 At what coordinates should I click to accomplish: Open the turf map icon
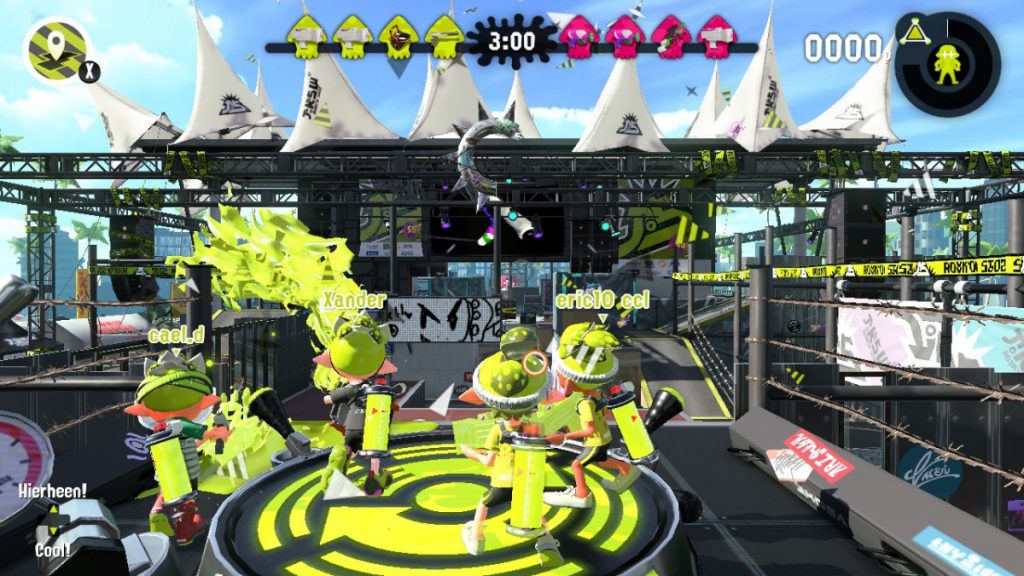pos(53,49)
